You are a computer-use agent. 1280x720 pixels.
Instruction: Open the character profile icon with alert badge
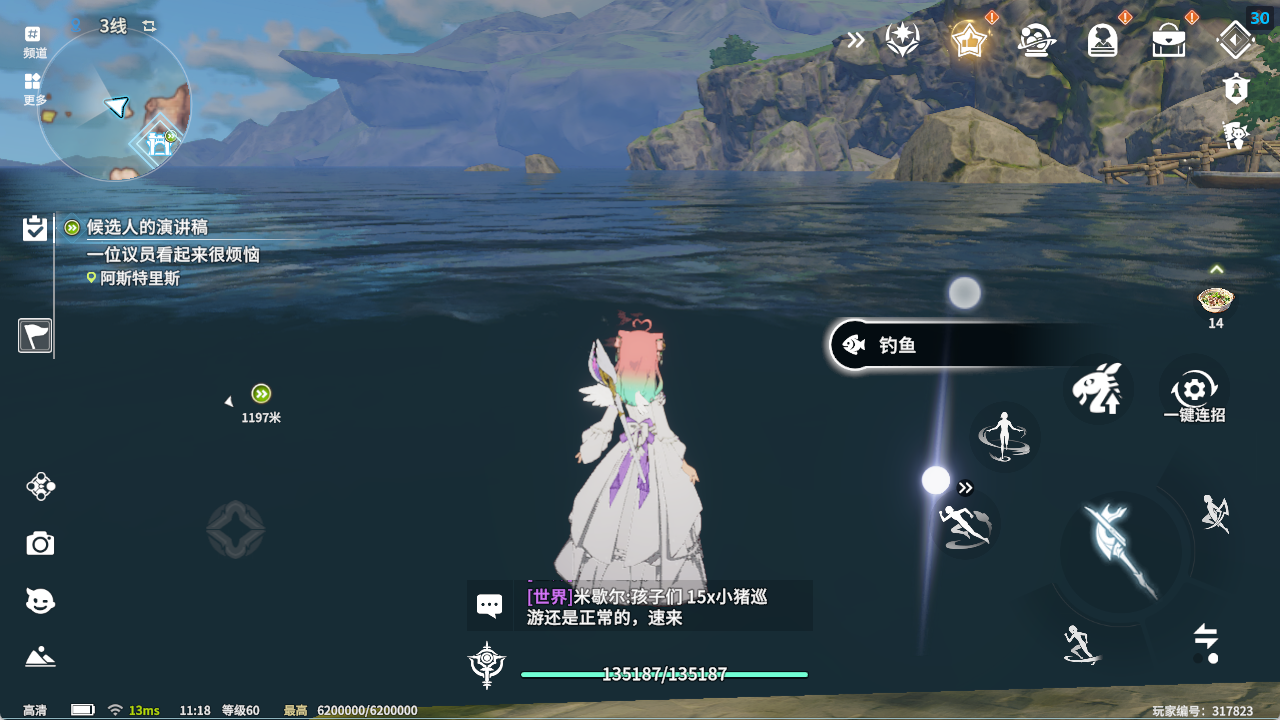click(x=1103, y=41)
